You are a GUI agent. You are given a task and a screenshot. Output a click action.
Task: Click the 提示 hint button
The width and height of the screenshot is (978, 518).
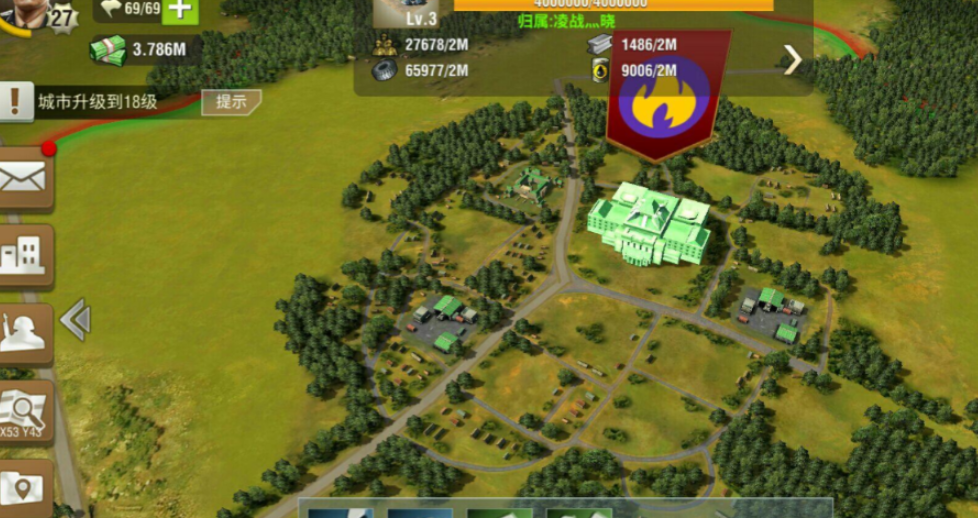point(231,102)
